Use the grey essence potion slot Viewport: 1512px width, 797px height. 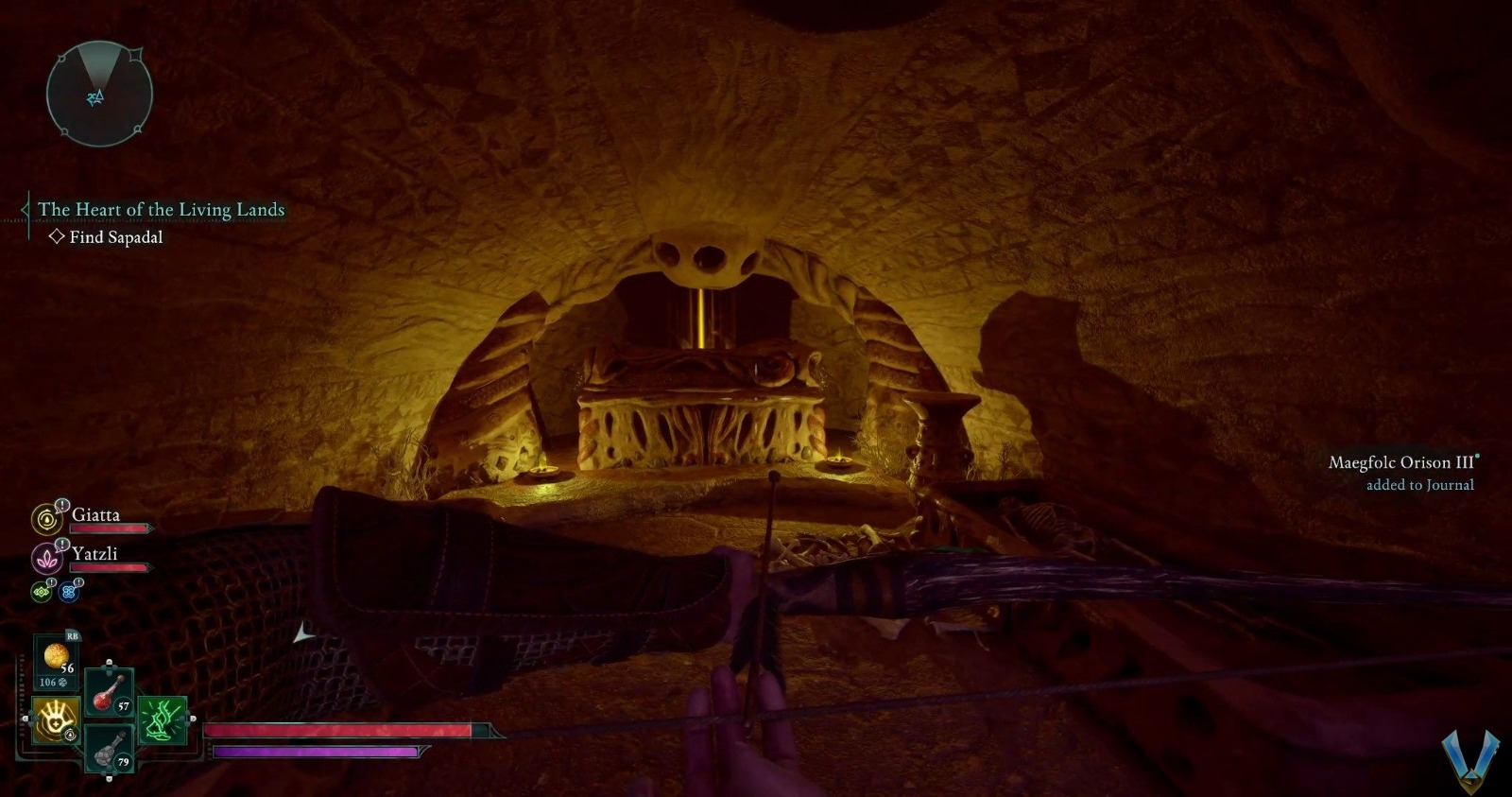(109, 750)
